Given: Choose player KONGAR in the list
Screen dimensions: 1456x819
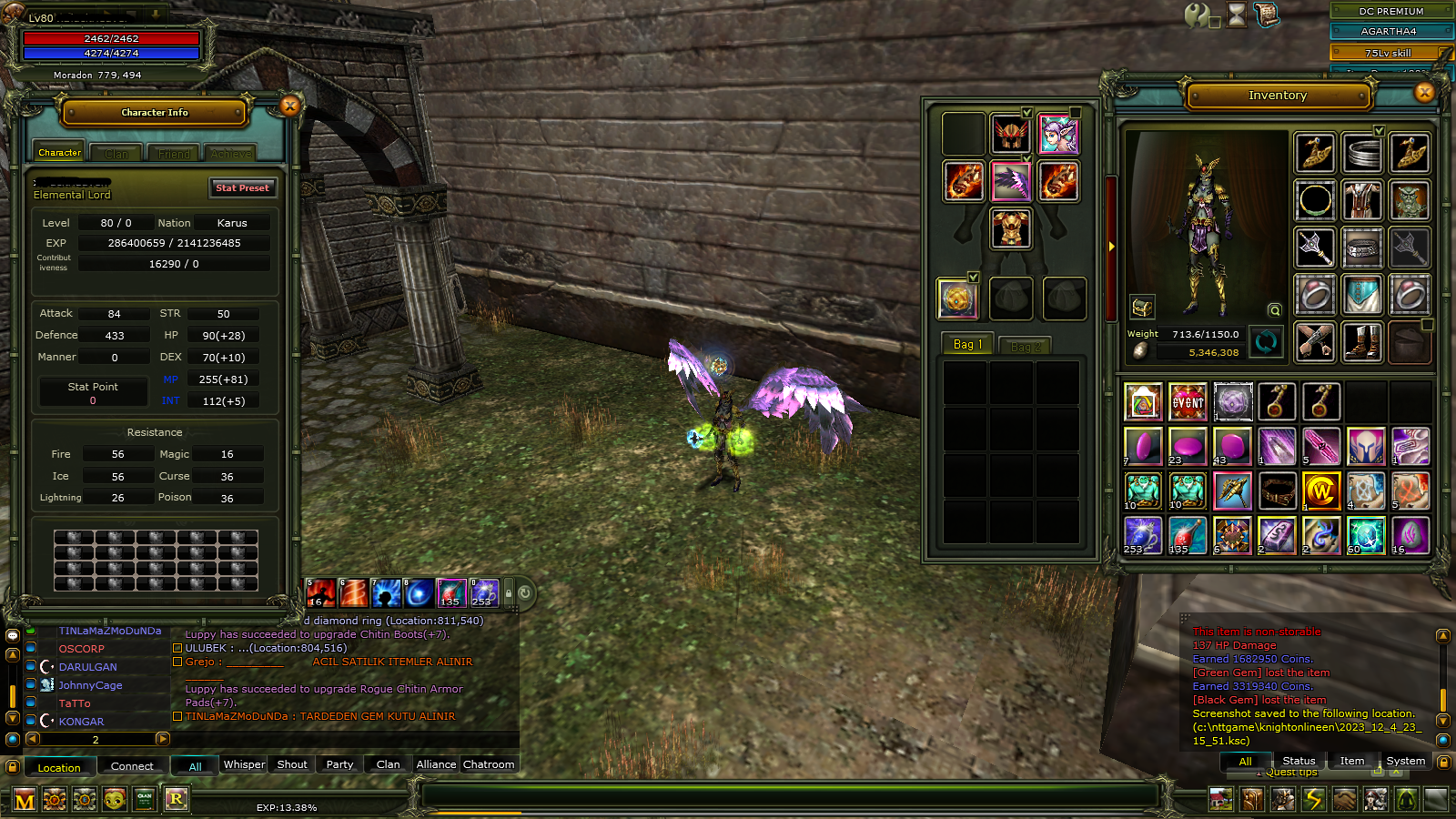Looking at the screenshot, I should pyautogui.click(x=82, y=722).
